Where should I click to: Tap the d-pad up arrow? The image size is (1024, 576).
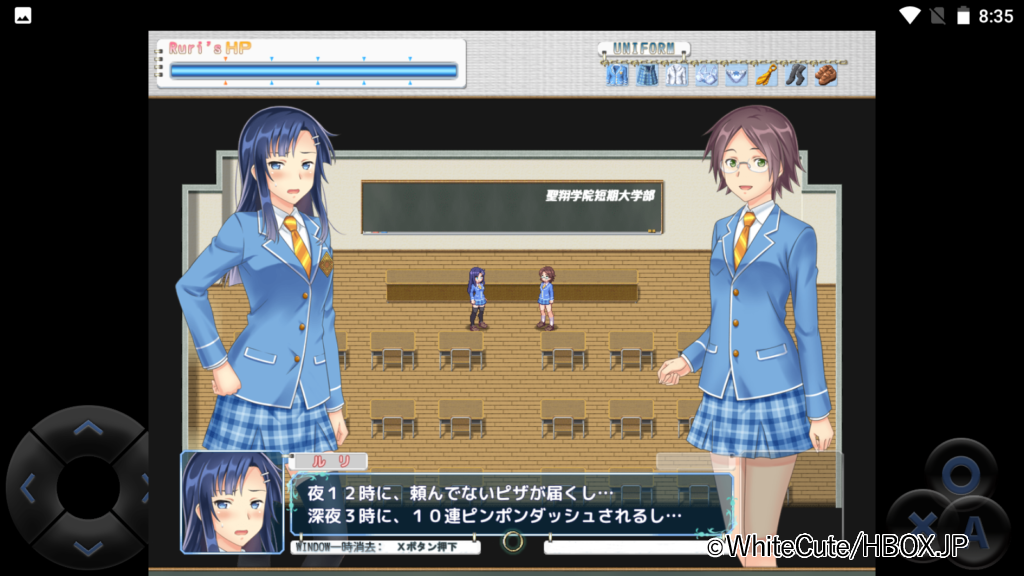coord(88,429)
